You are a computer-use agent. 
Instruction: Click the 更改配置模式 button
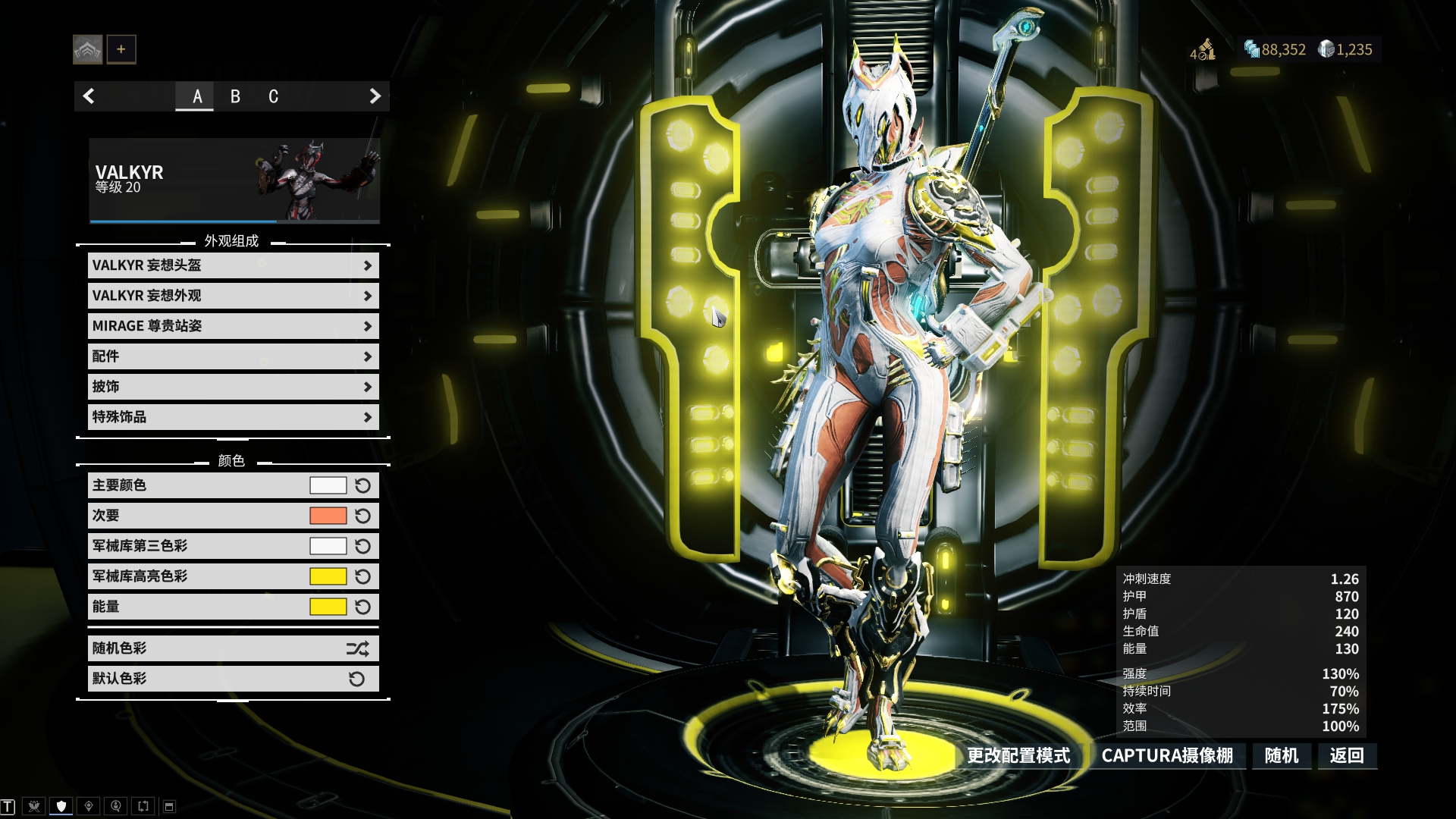[x=1018, y=755]
